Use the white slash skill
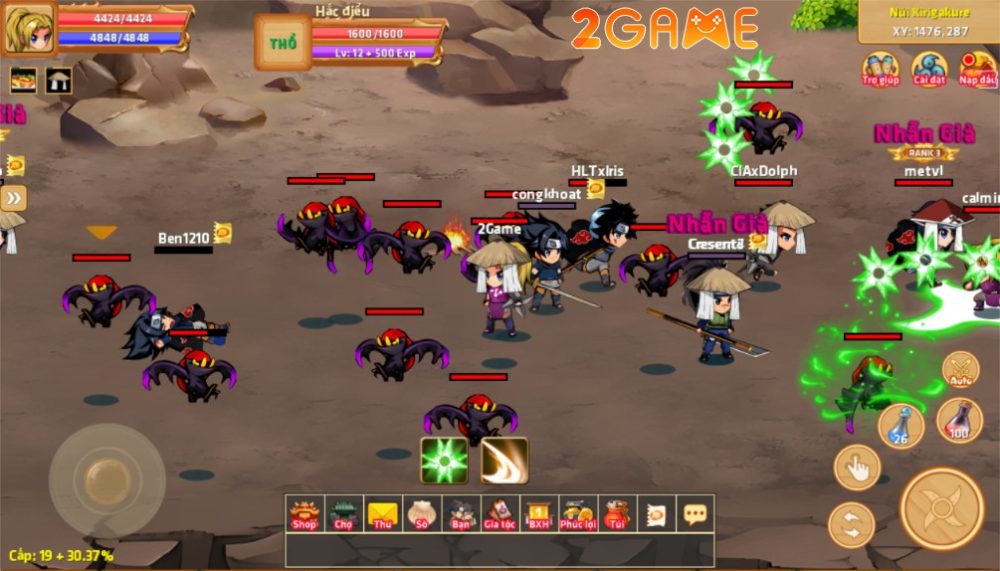This screenshot has height=571, width=1000. click(505, 460)
